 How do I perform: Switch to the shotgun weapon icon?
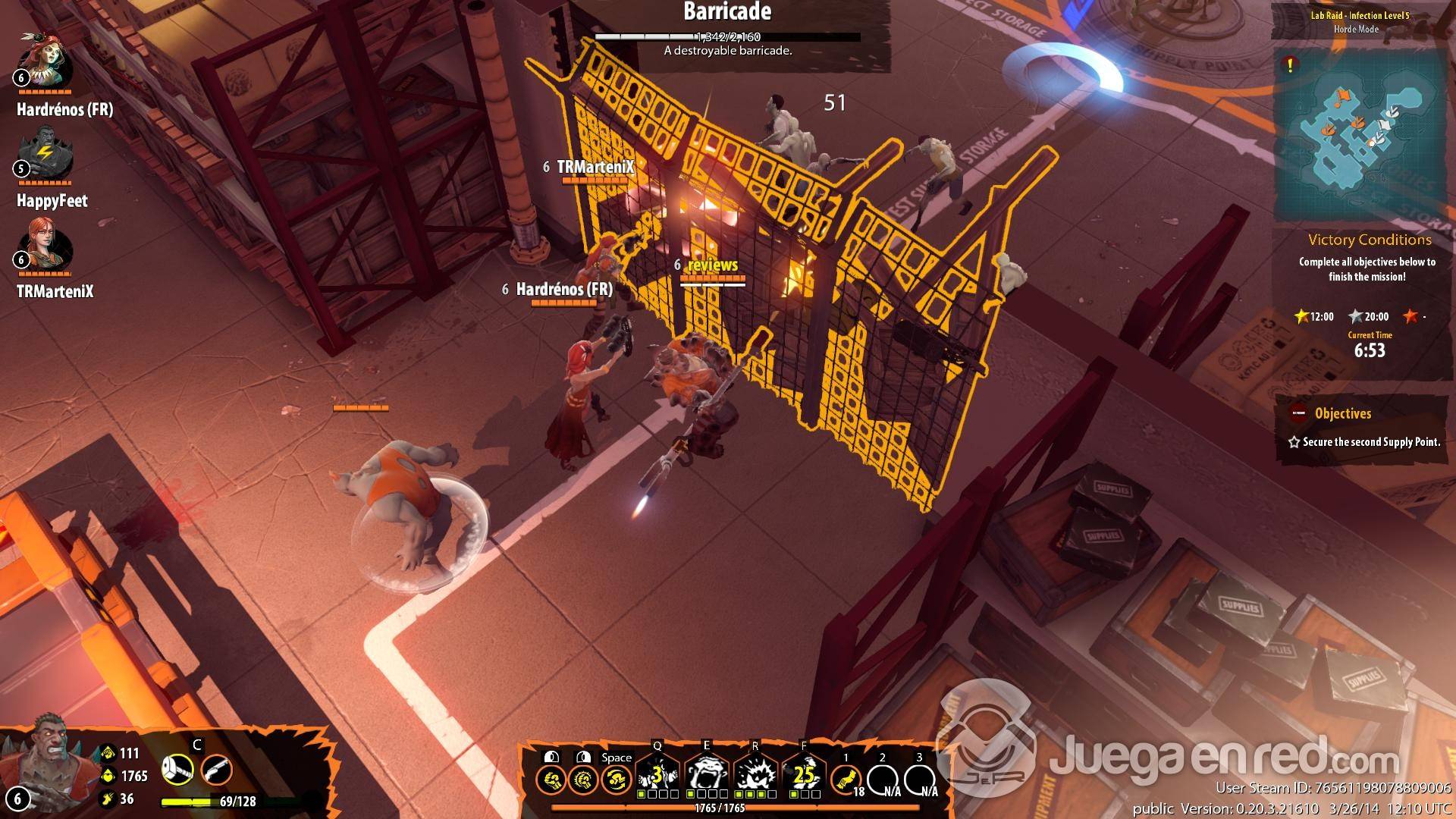click(x=216, y=770)
